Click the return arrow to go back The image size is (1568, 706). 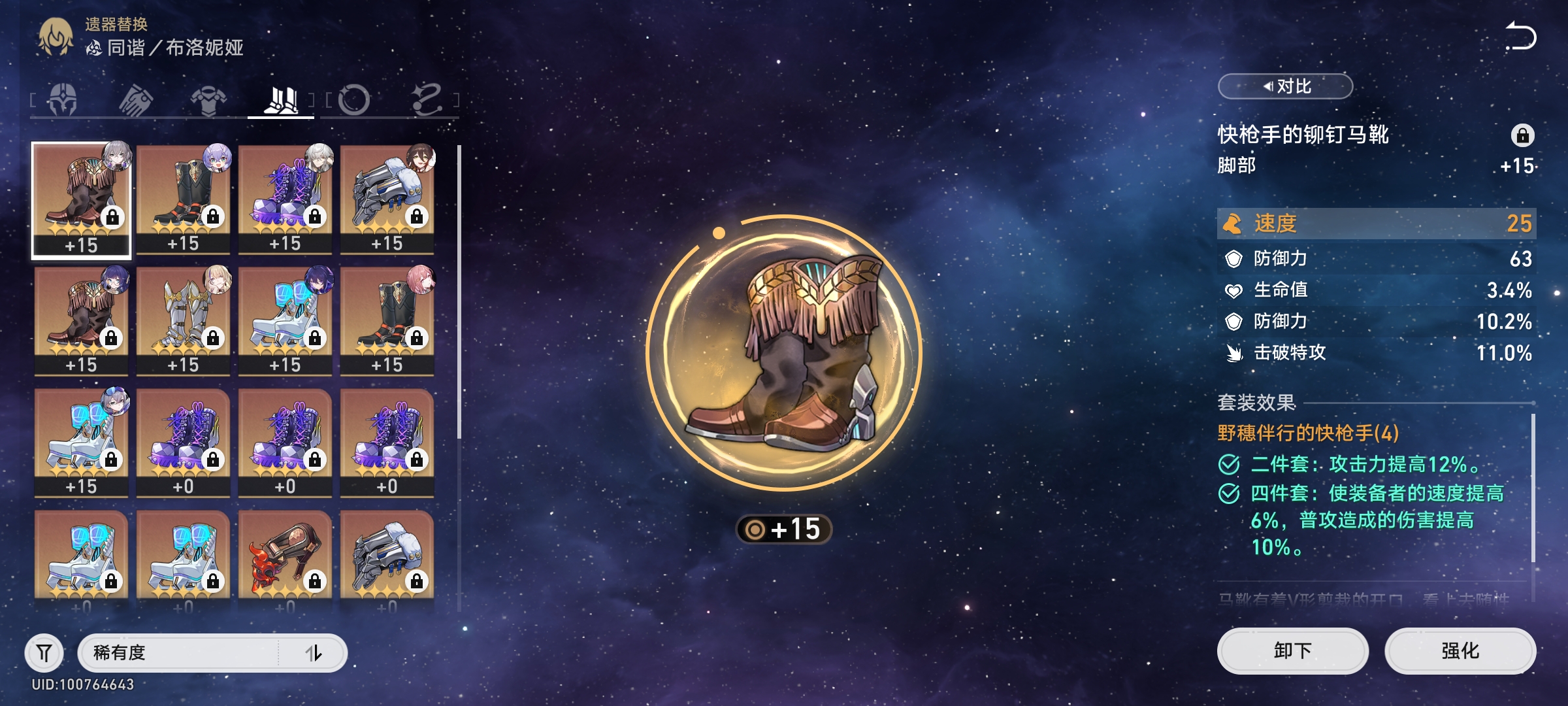(1520, 36)
